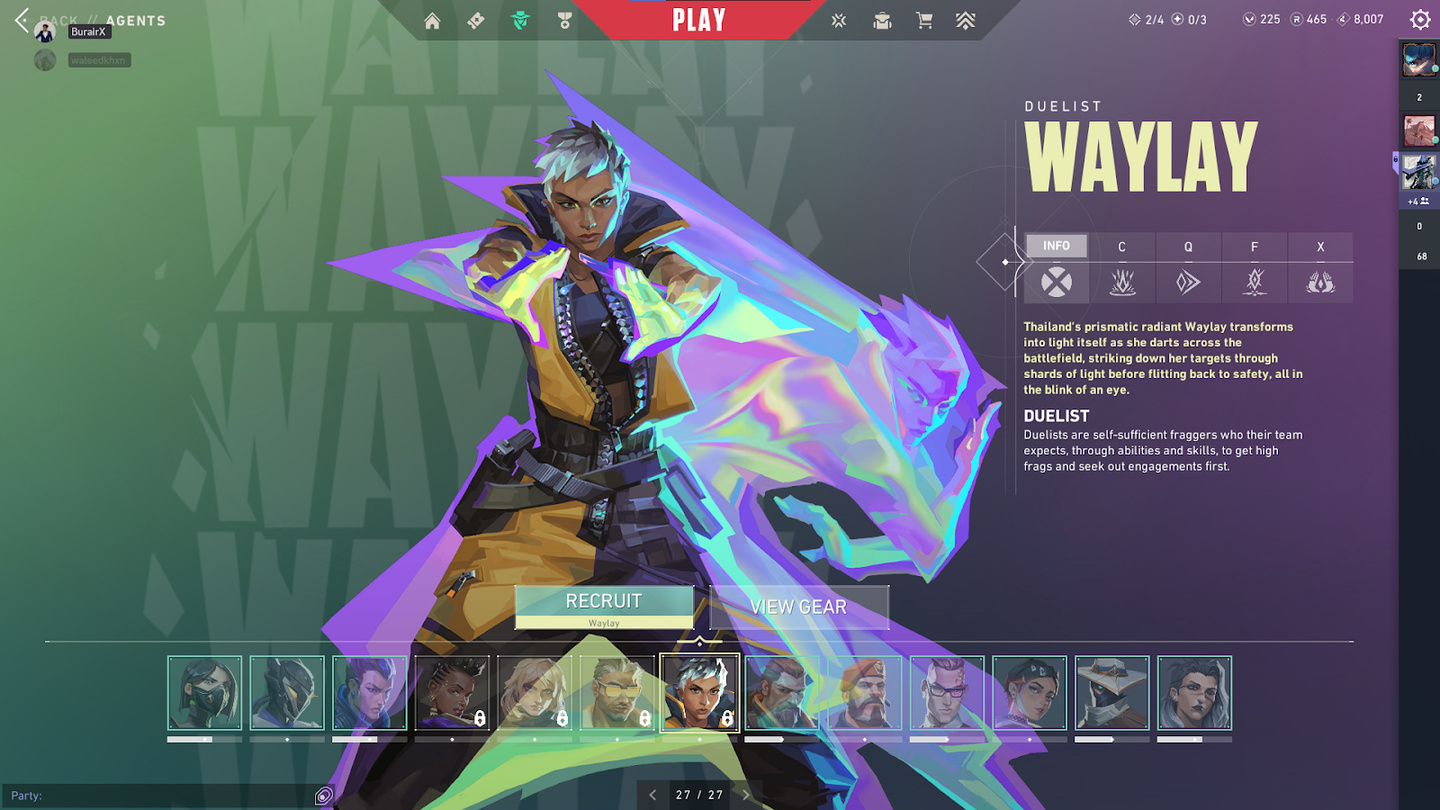Go back using the top-left arrow
The width and height of the screenshot is (1440, 810).
click(x=22, y=20)
